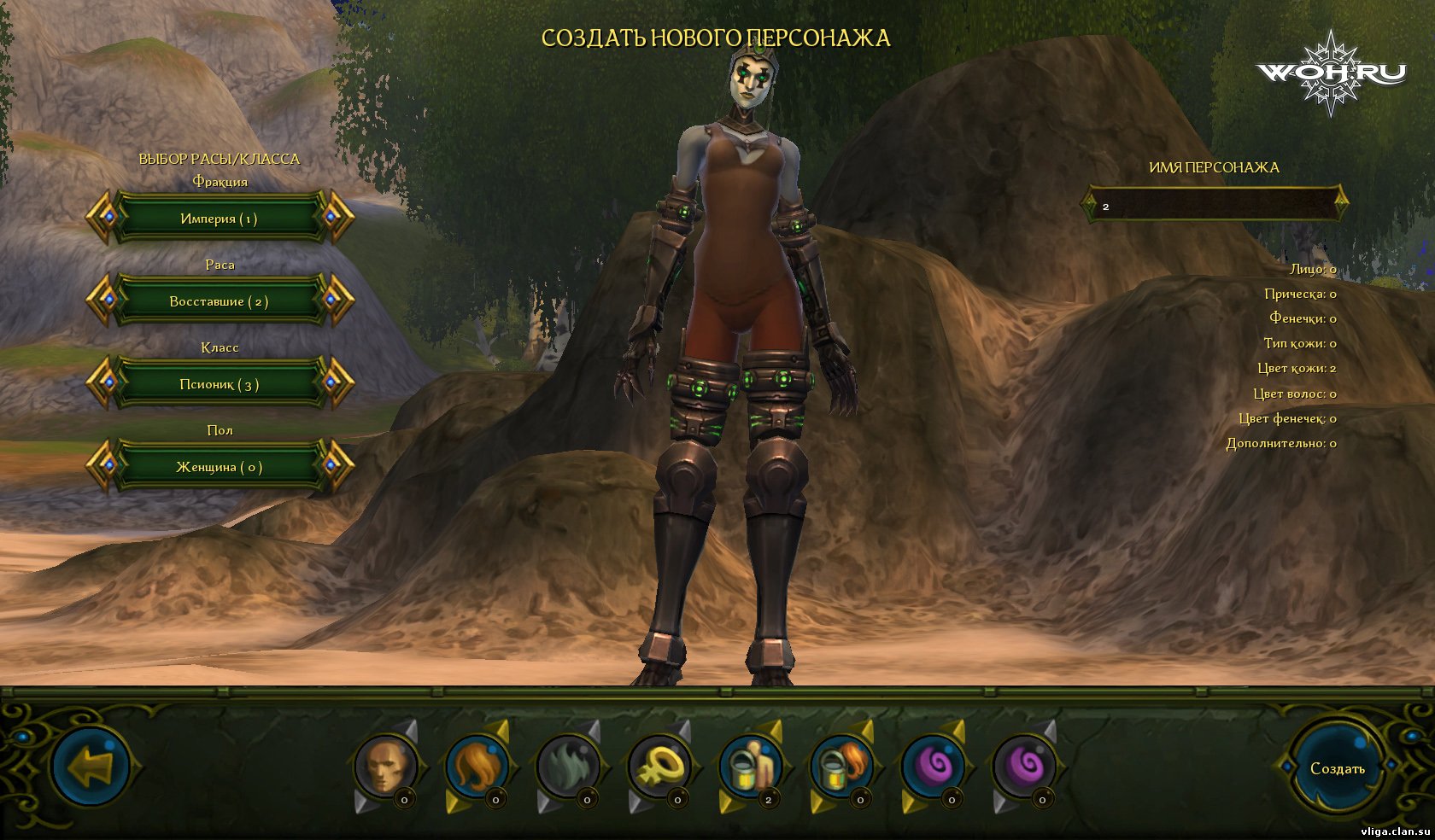Focus the character name input field

click(1214, 206)
